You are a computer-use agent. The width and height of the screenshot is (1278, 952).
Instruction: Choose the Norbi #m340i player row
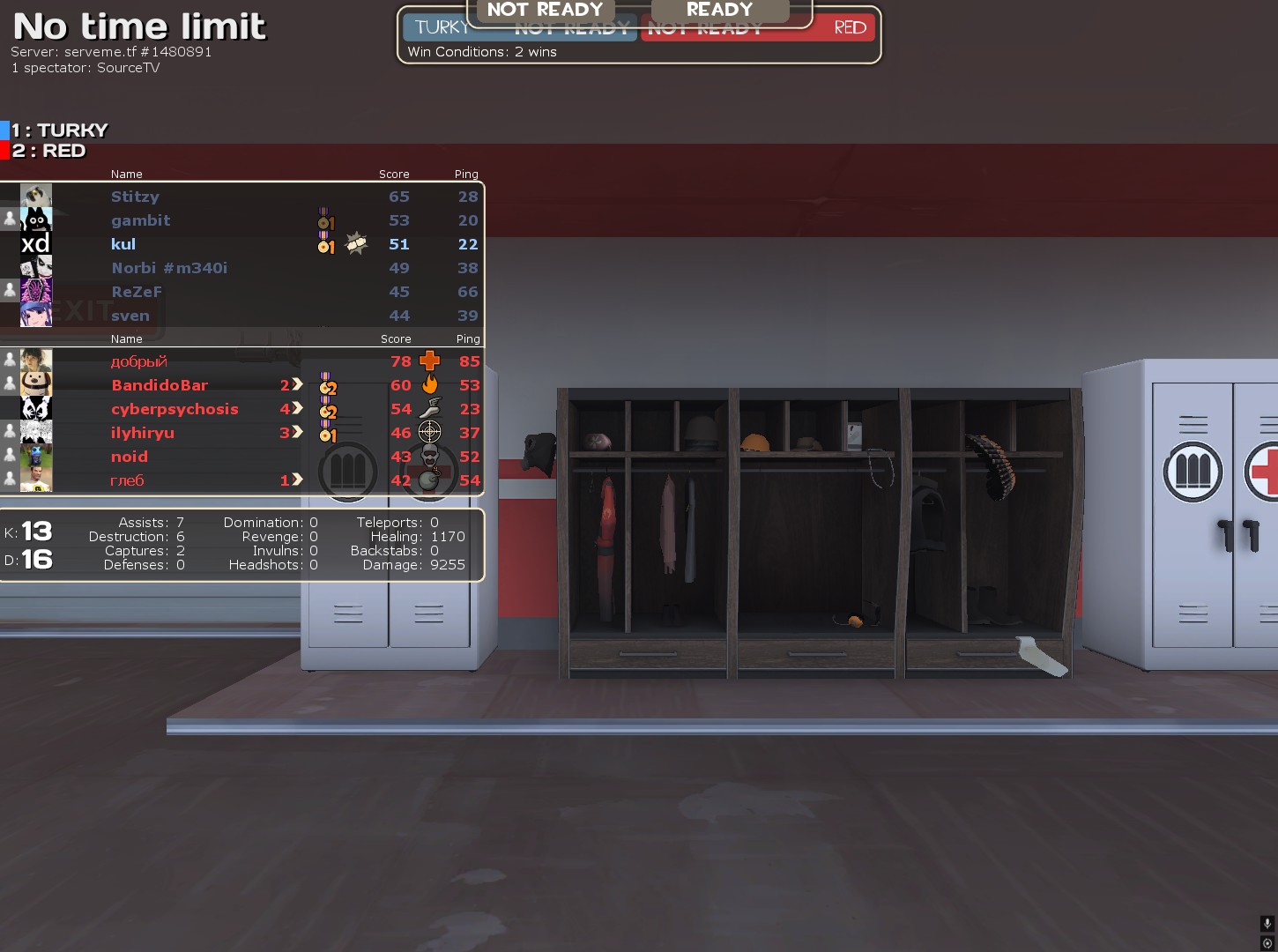pyautogui.click(x=169, y=268)
